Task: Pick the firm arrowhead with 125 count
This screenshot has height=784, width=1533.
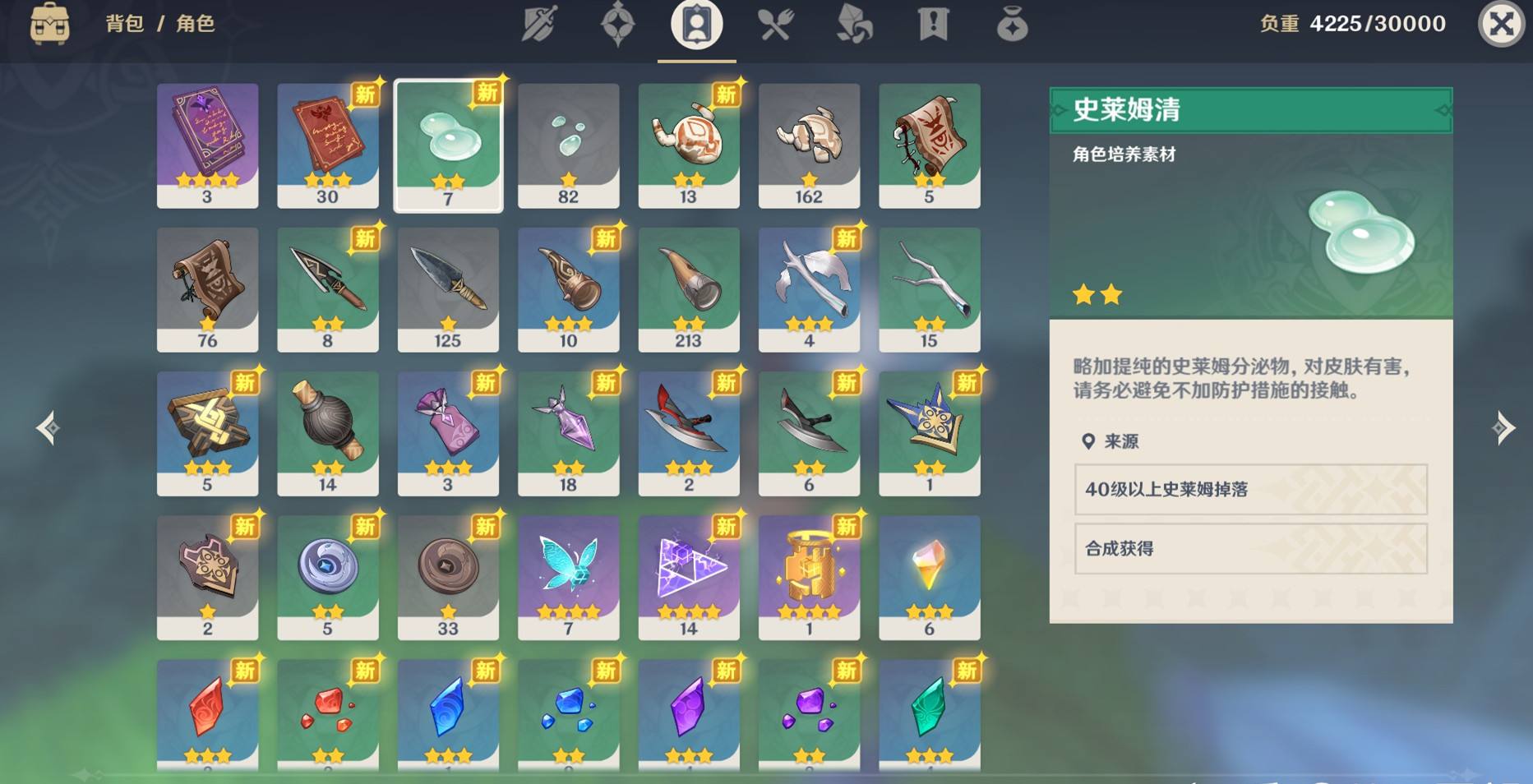Action: [x=448, y=289]
